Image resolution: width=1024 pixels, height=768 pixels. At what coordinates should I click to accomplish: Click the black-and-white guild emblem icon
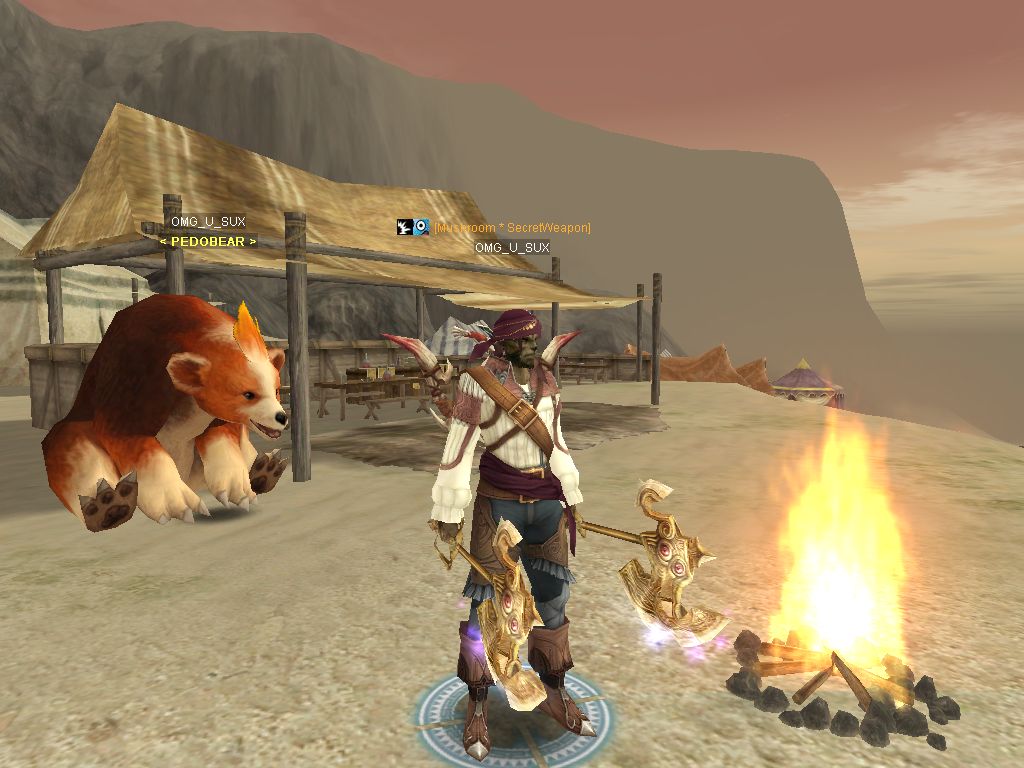pyautogui.click(x=404, y=228)
